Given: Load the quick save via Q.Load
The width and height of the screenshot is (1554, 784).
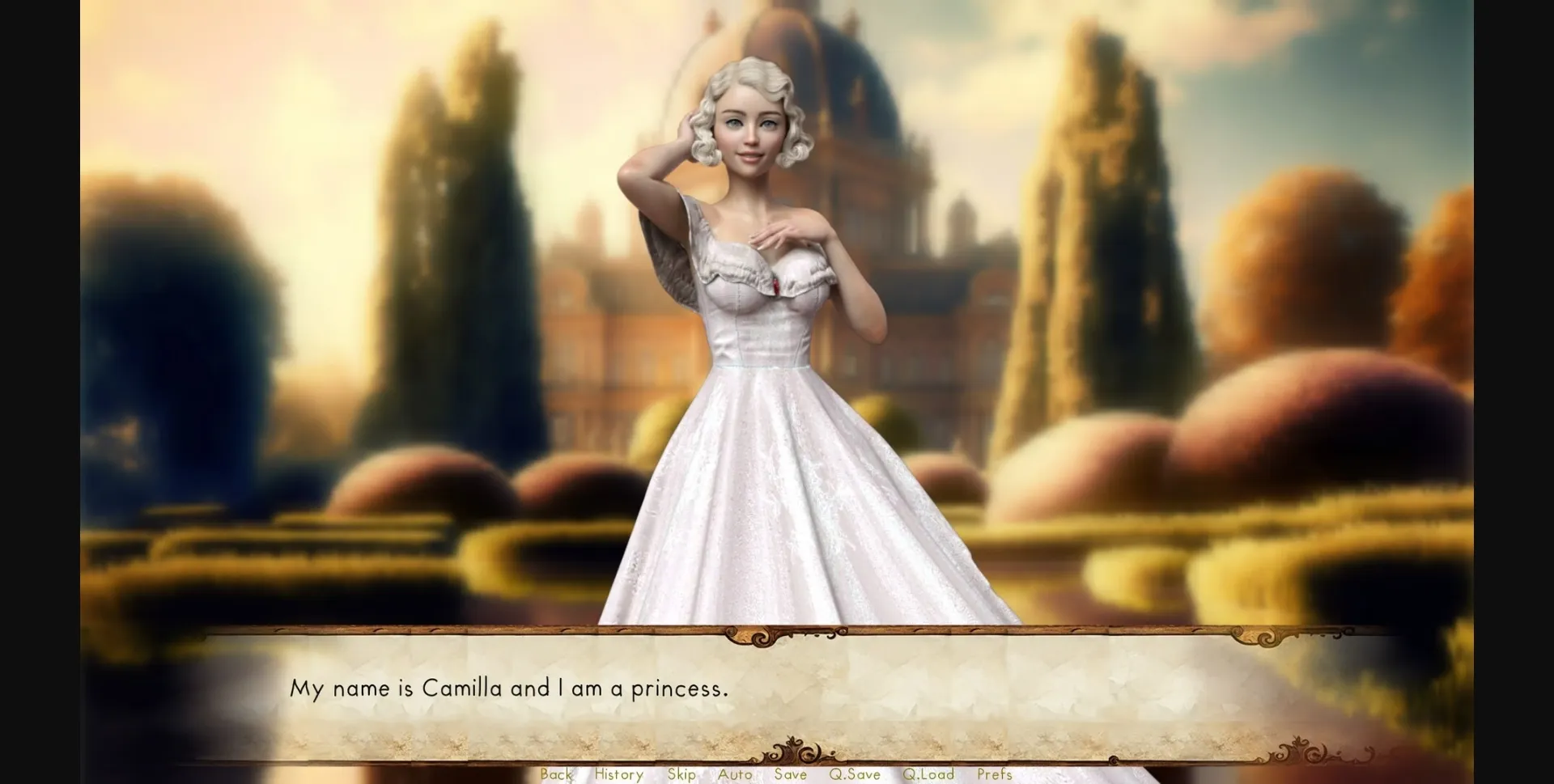Looking at the screenshot, I should (x=929, y=774).
